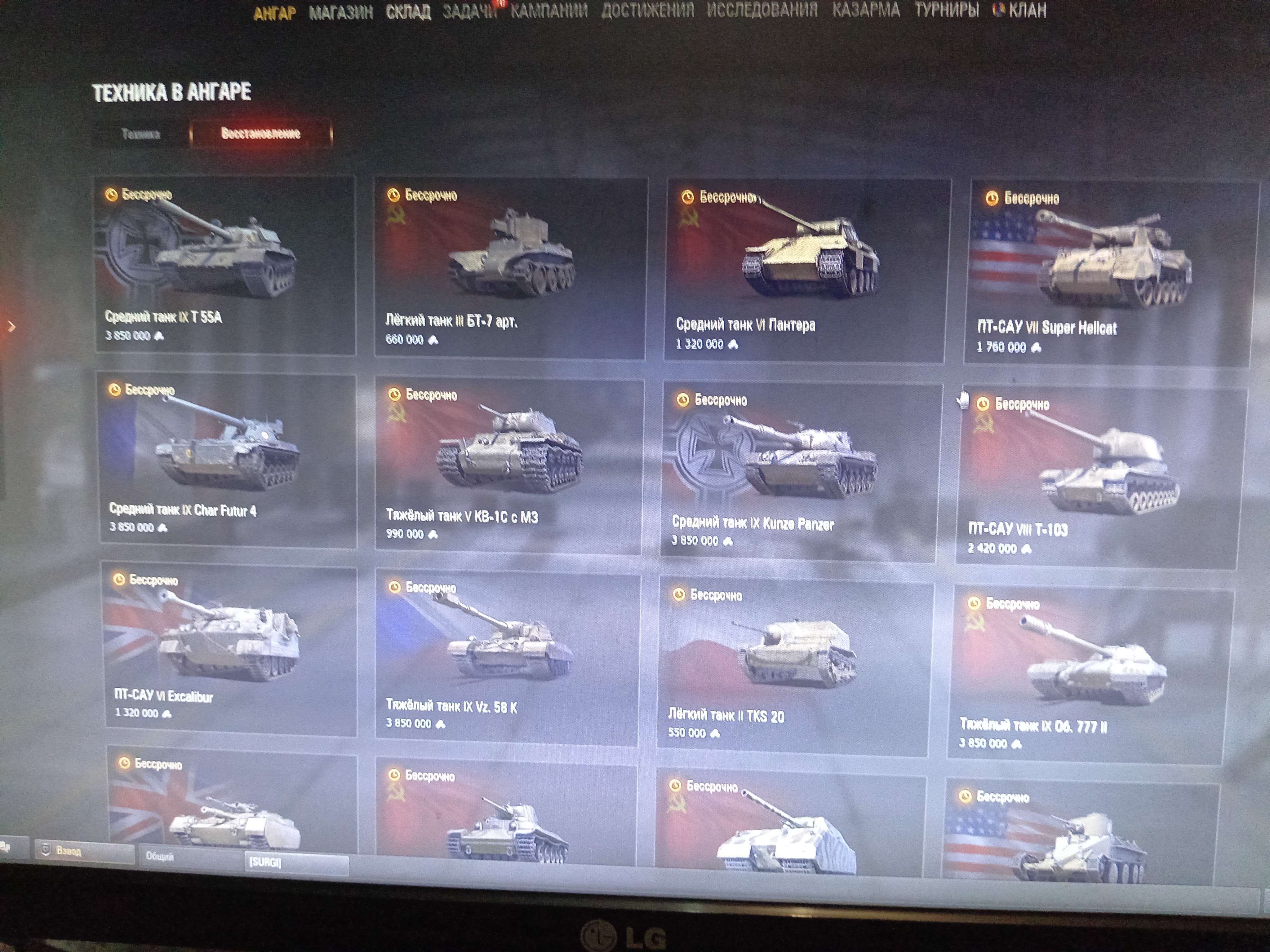The width and height of the screenshot is (1270, 952).
Task: Select the Восстановление tab
Action: pos(261,134)
